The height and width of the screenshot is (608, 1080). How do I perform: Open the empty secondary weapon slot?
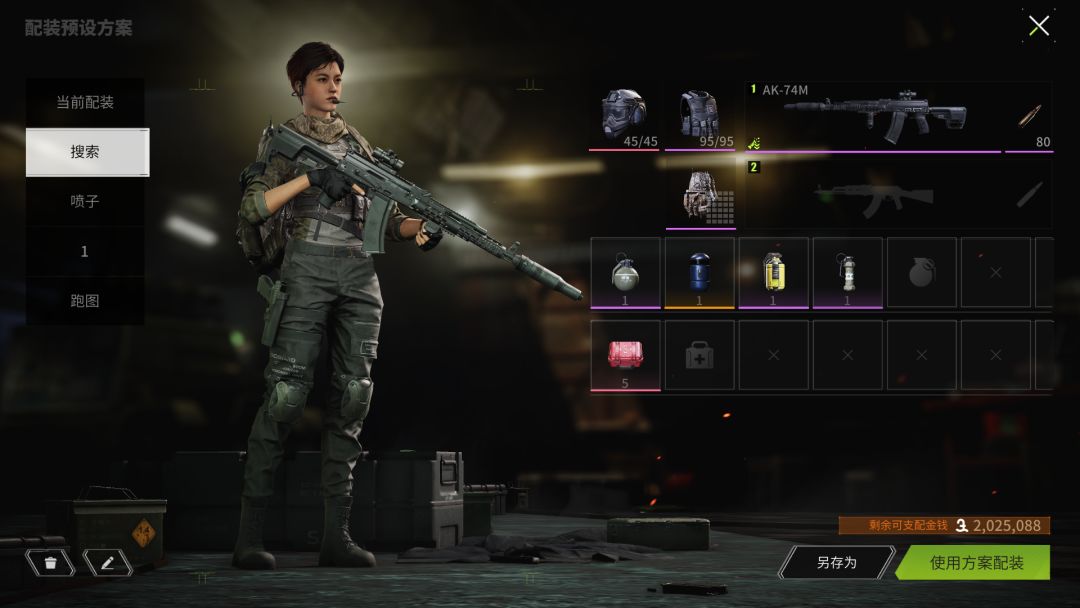point(872,193)
